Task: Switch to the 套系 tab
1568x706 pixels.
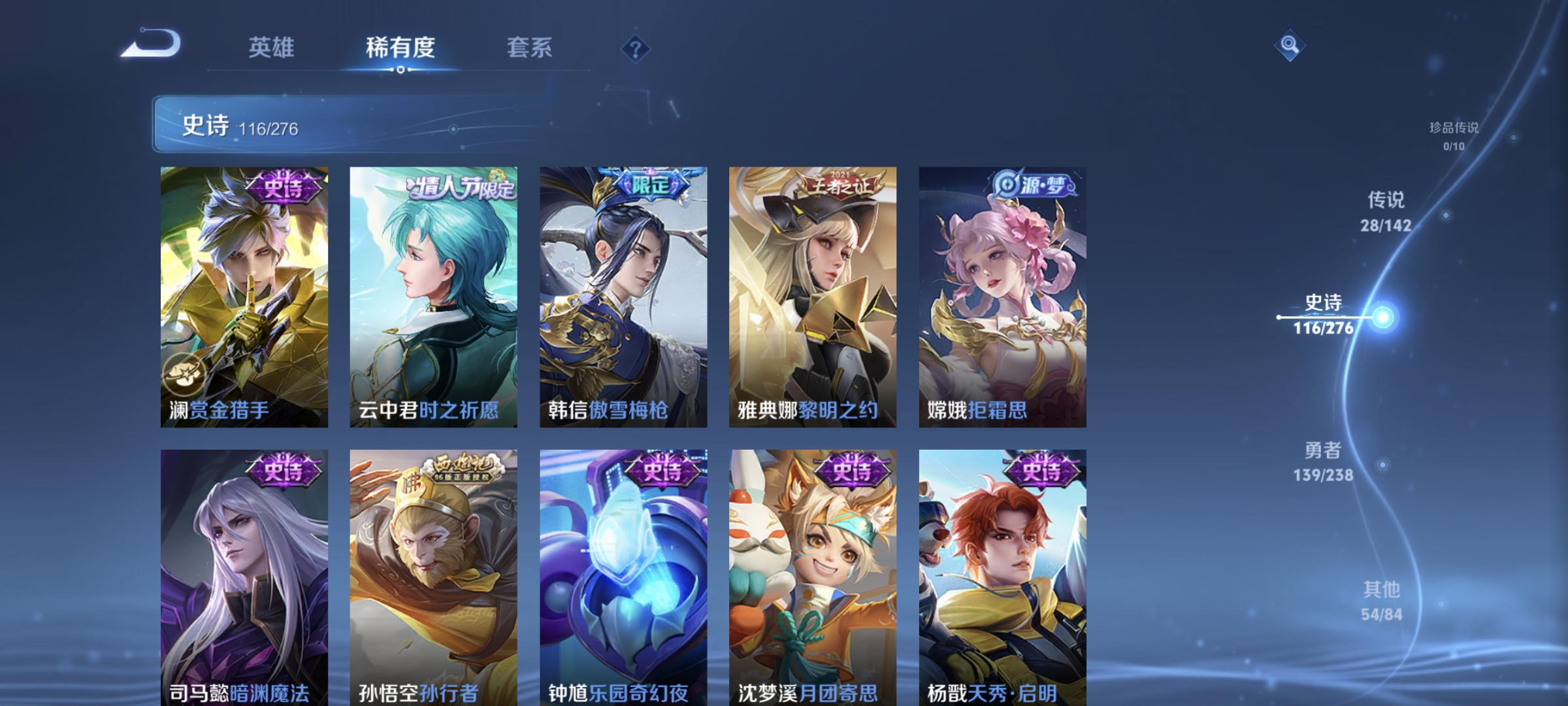Action: click(531, 47)
